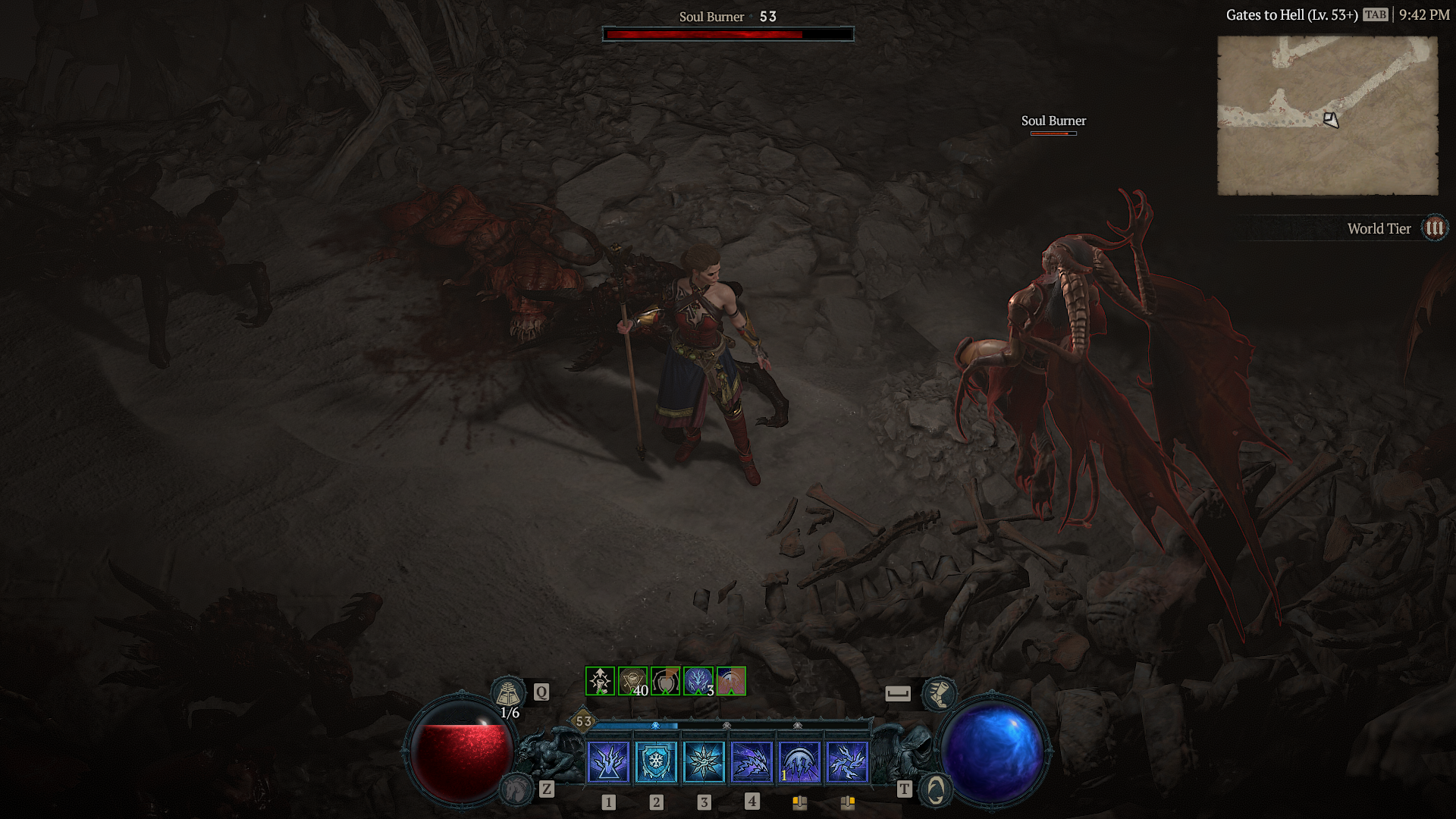The image size is (1456, 819).
Task: Open the town portal icon
Action: [x=936, y=790]
